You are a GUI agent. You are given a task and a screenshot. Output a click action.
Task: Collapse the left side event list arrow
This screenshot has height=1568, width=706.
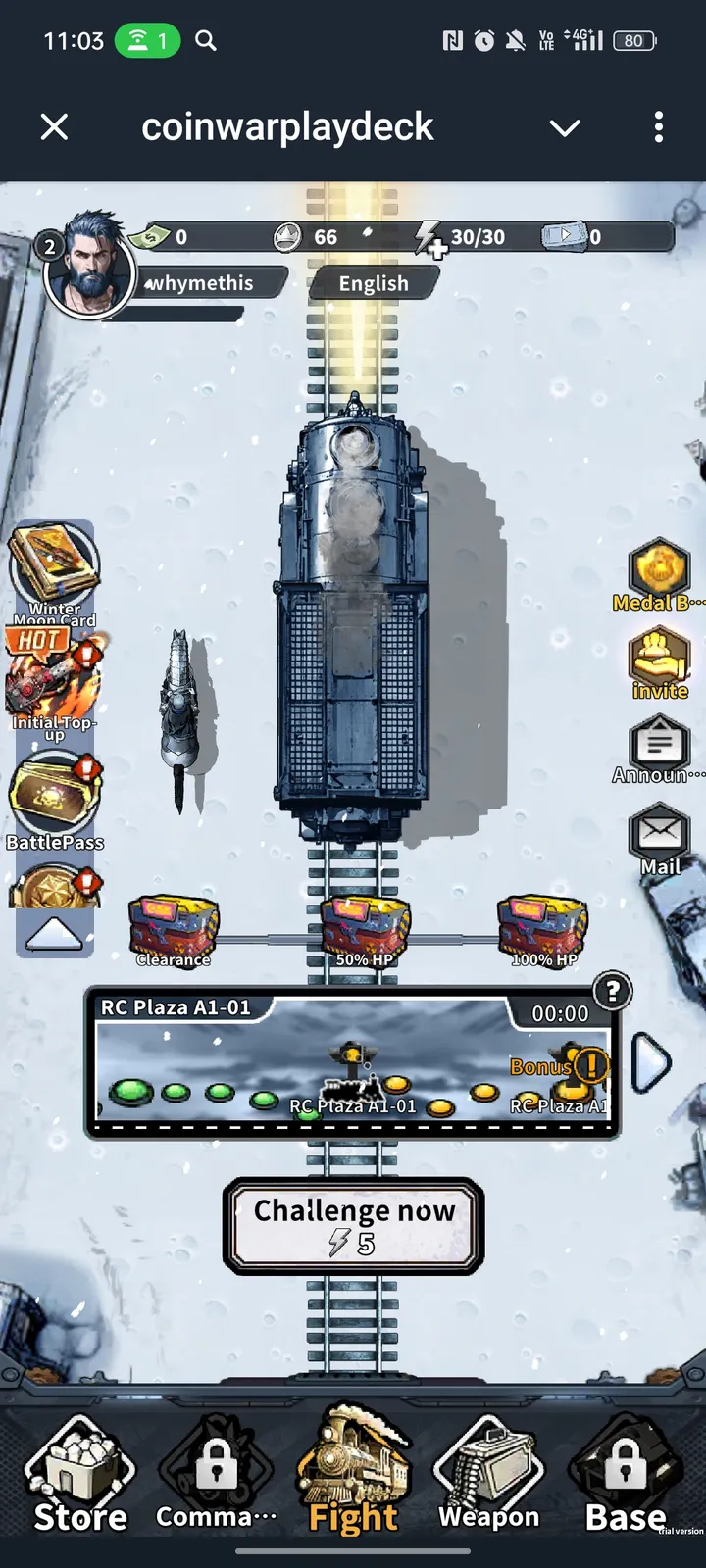click(54, 935)
